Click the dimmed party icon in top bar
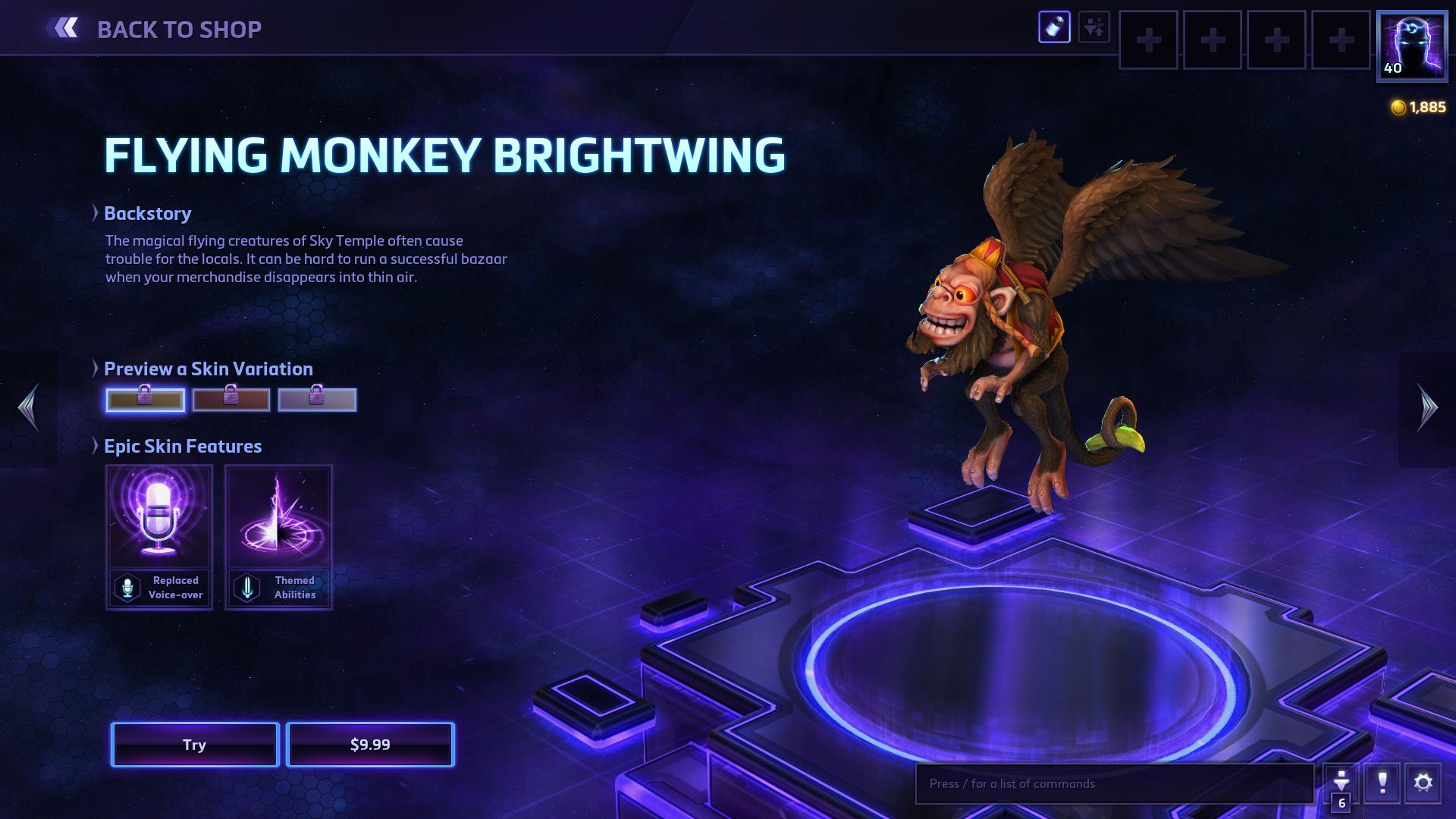 pyautogui.click(x=1094, y=28)
